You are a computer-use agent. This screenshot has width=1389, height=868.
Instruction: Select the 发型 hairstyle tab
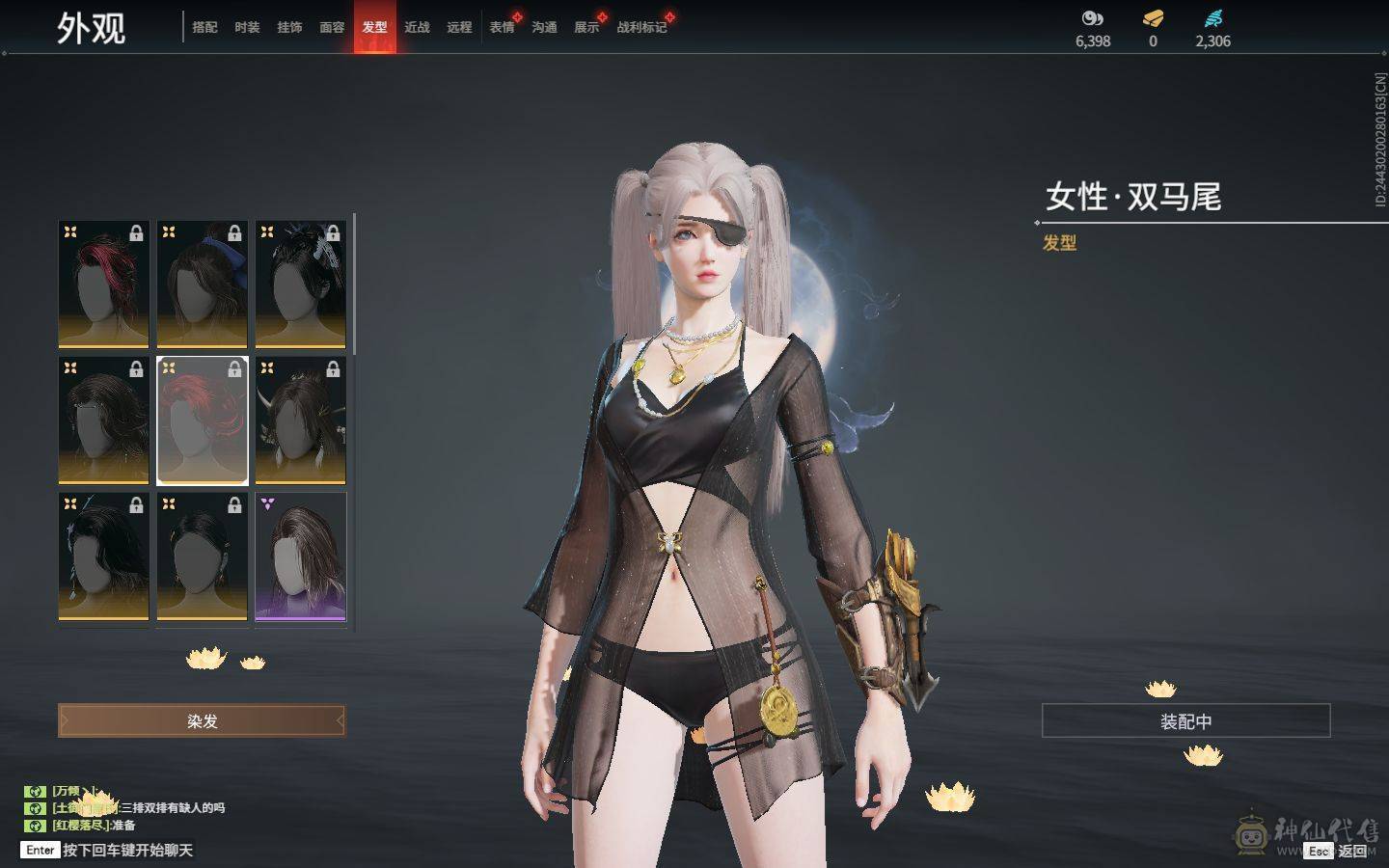pos(374,27)
